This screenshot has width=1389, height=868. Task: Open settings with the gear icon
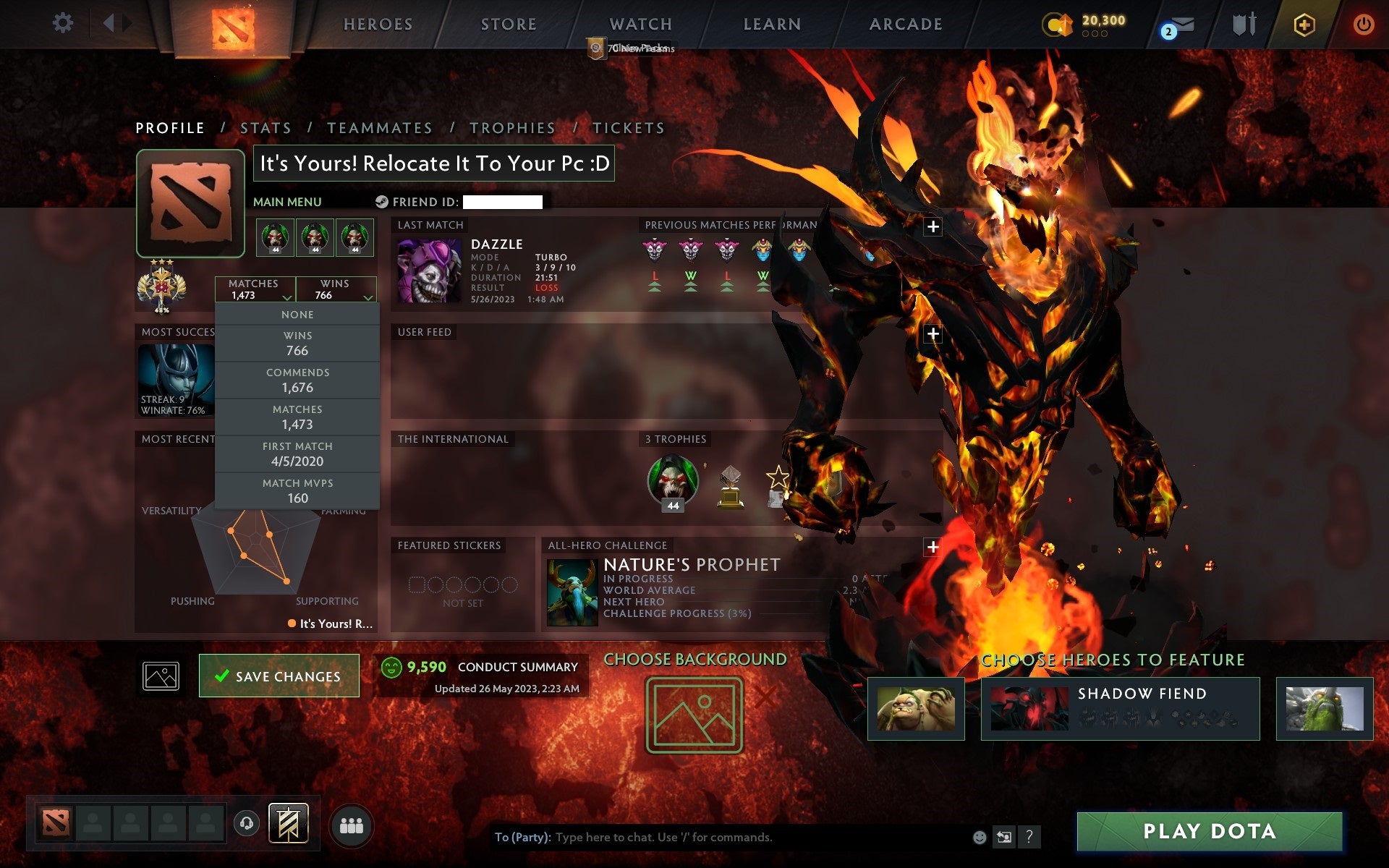64,22
